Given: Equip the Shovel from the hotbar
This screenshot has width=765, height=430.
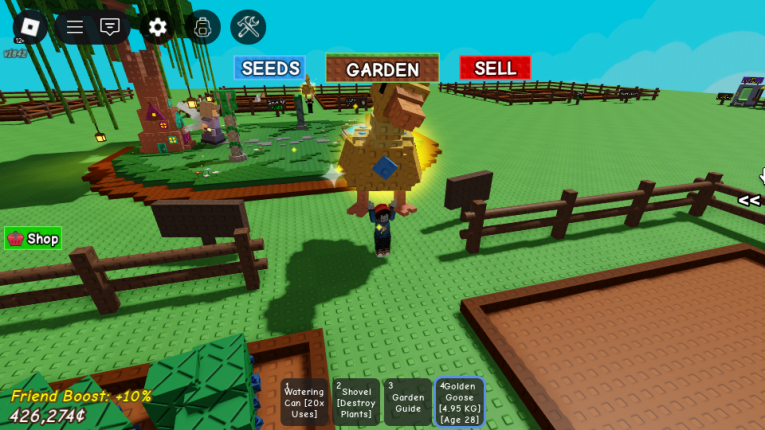Looking at the screenshot, I should pos(356,402).
